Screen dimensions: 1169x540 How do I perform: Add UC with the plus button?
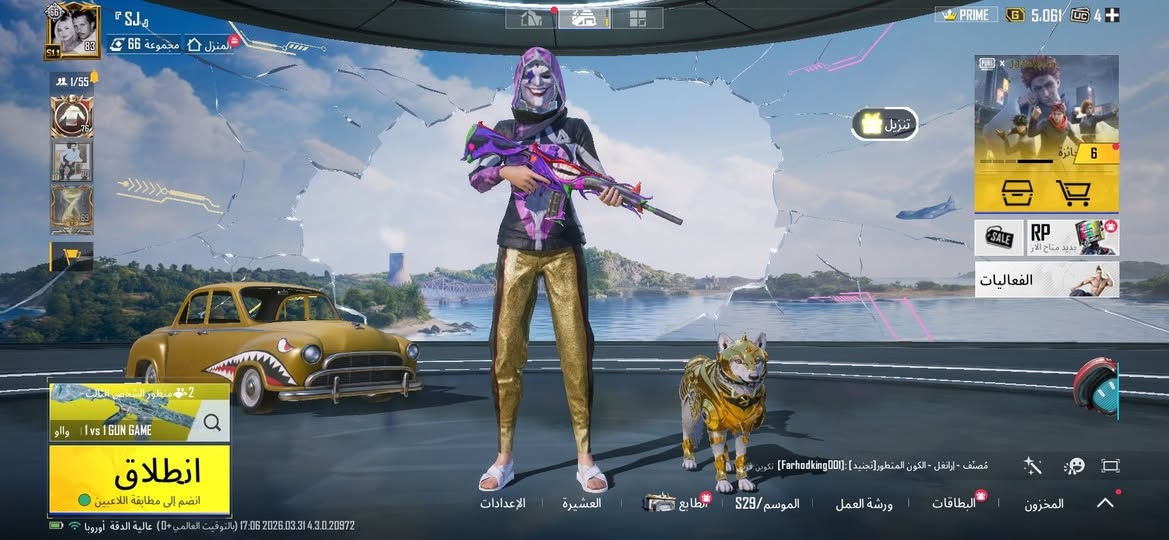[1112, 15]
